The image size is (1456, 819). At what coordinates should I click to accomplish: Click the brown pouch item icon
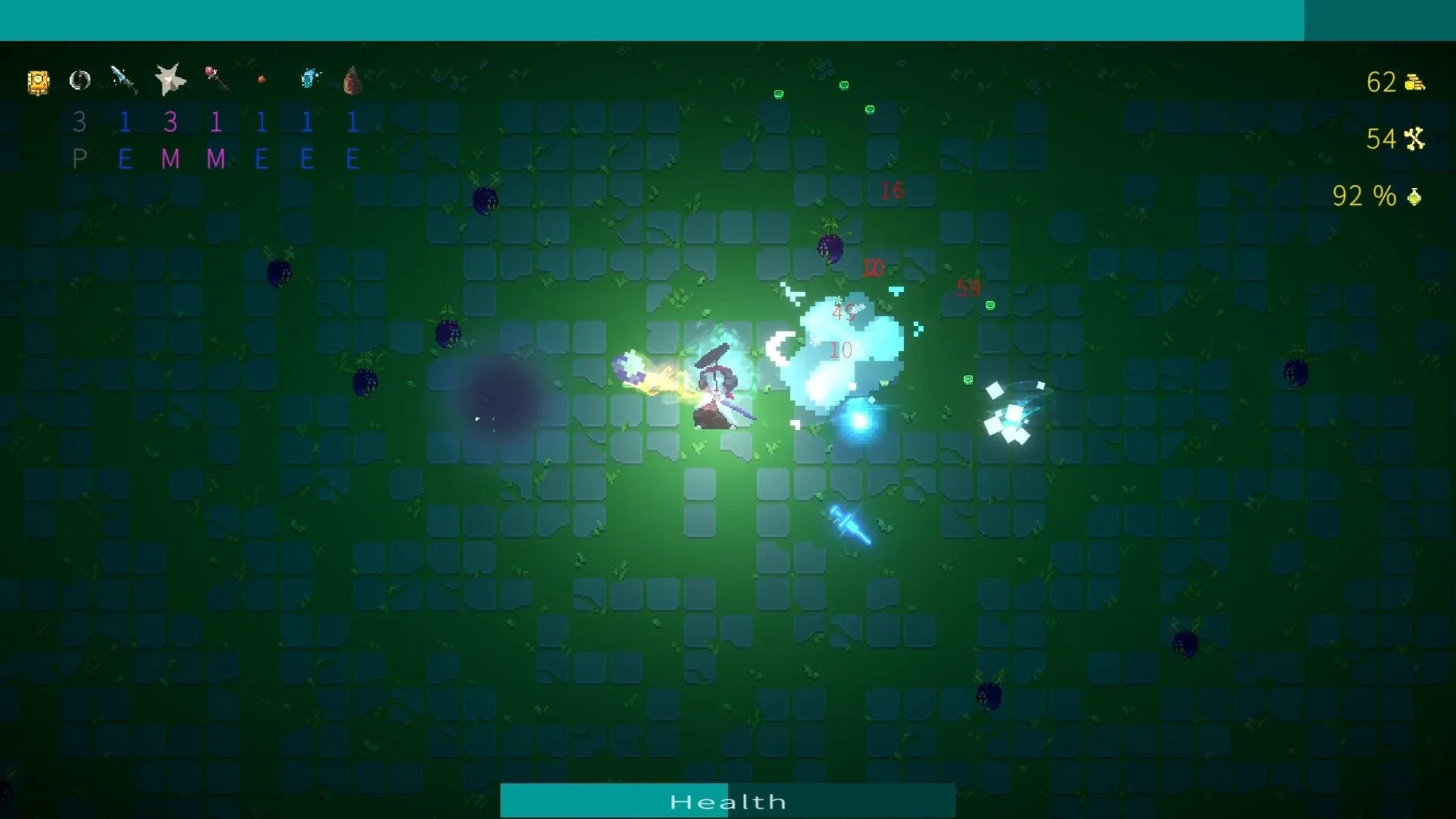(353, 80)
